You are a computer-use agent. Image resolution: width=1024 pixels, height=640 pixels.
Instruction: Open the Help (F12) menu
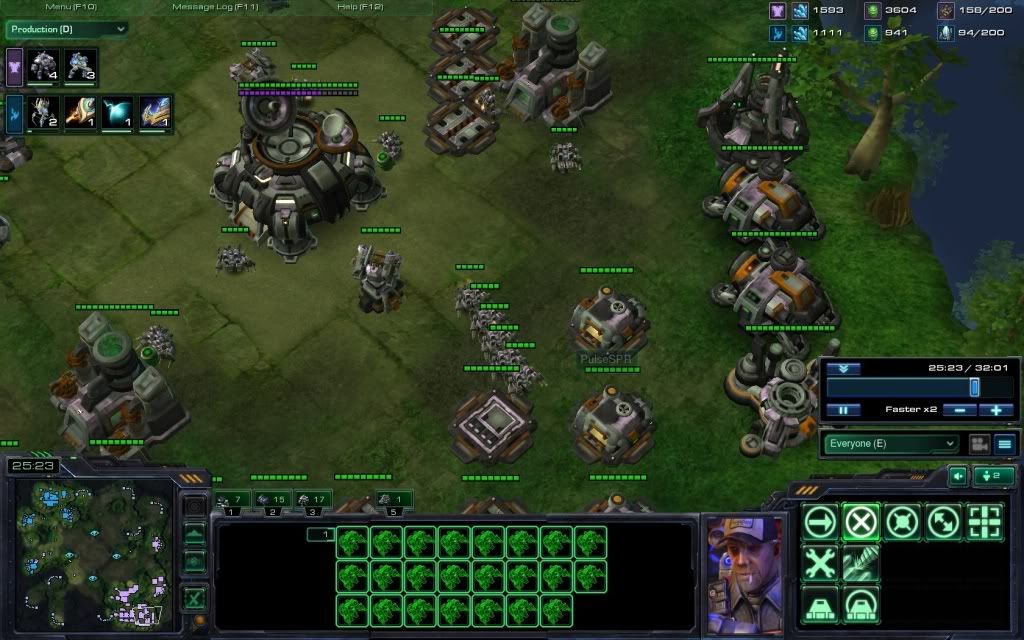click(360, 7)
